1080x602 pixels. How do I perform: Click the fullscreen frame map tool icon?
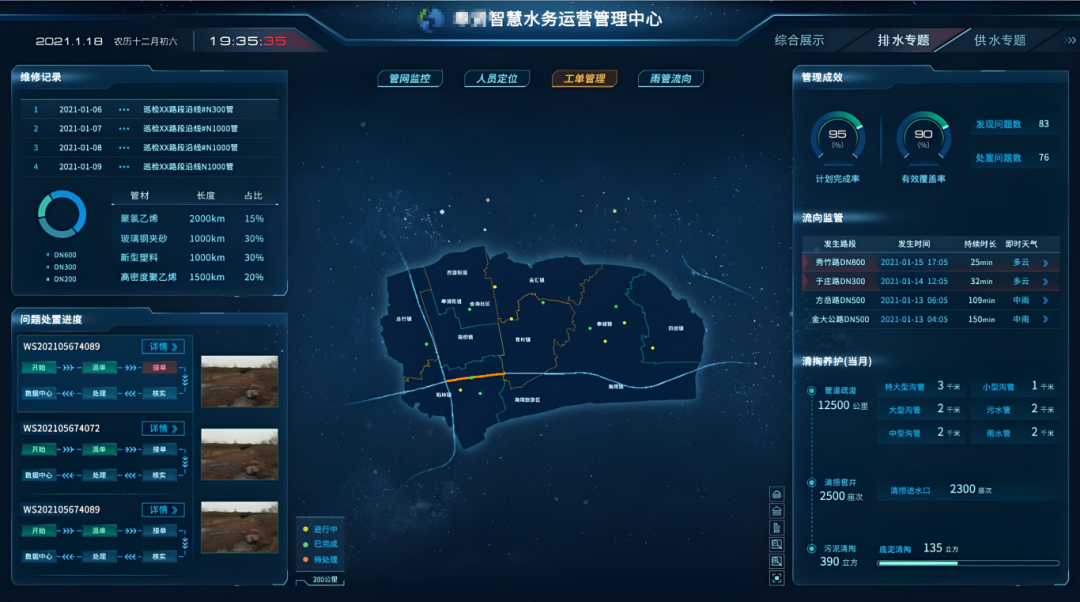click(x=777, y=578)
